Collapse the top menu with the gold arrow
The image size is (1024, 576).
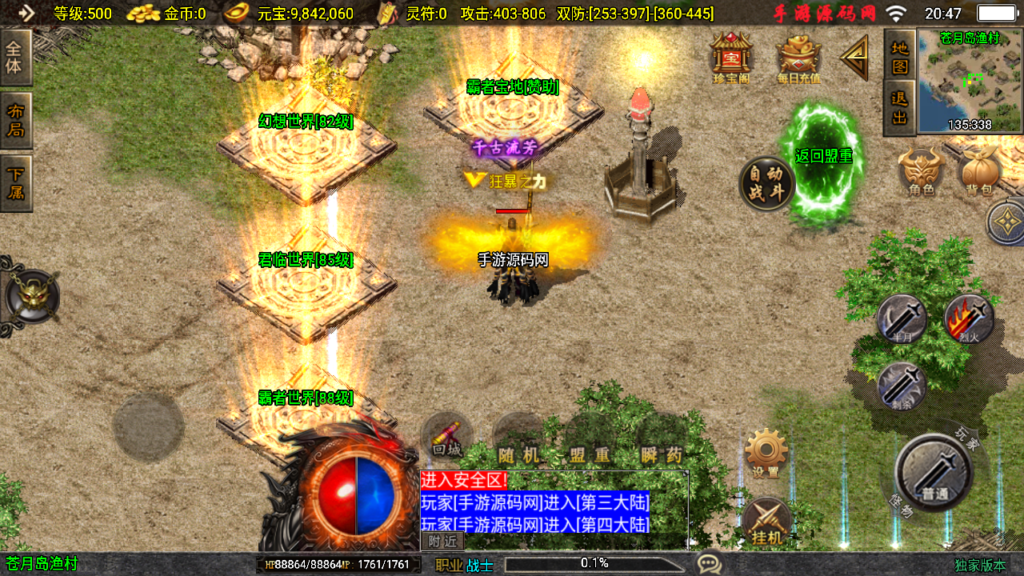pyautogui.click(x=855, y=58)
